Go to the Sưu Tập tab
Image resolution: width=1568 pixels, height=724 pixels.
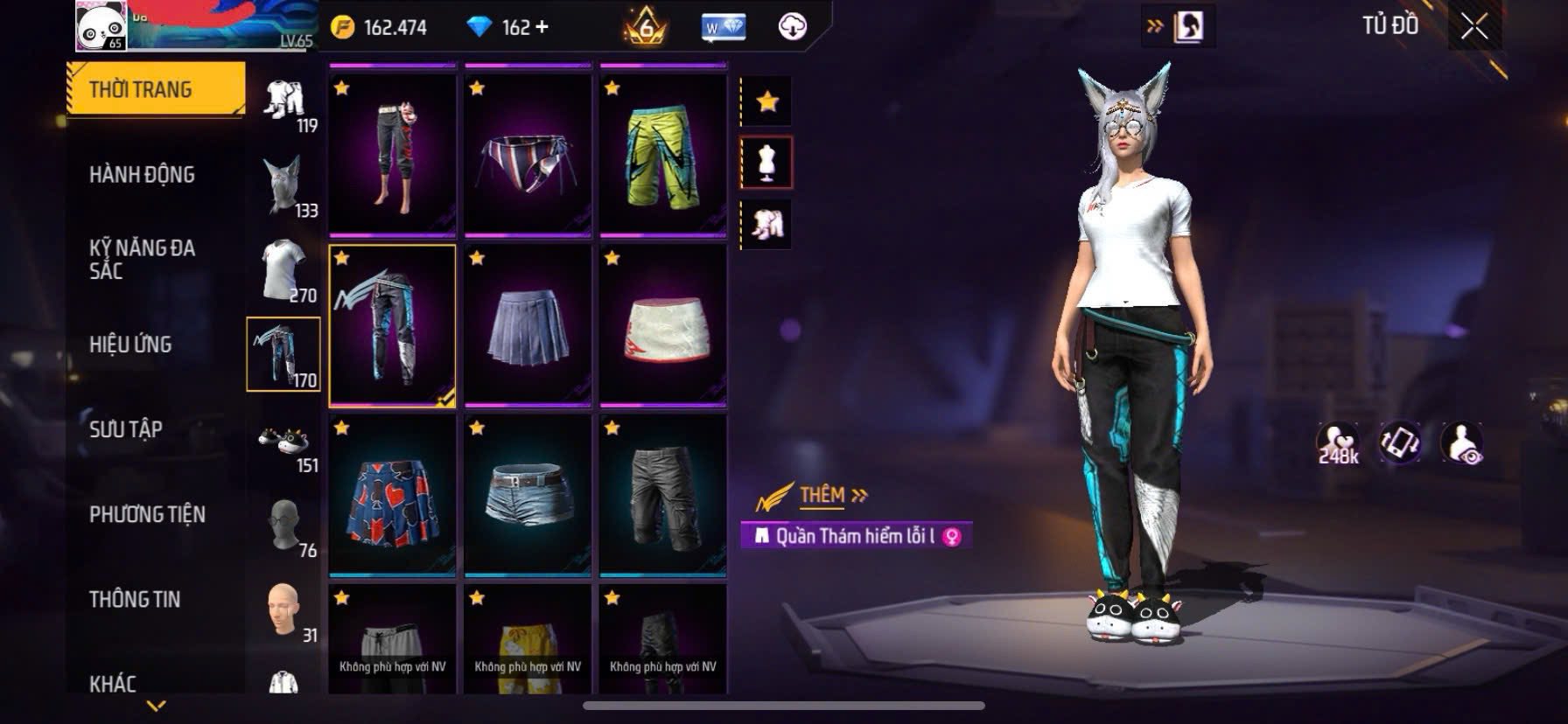tap(126, 429)
